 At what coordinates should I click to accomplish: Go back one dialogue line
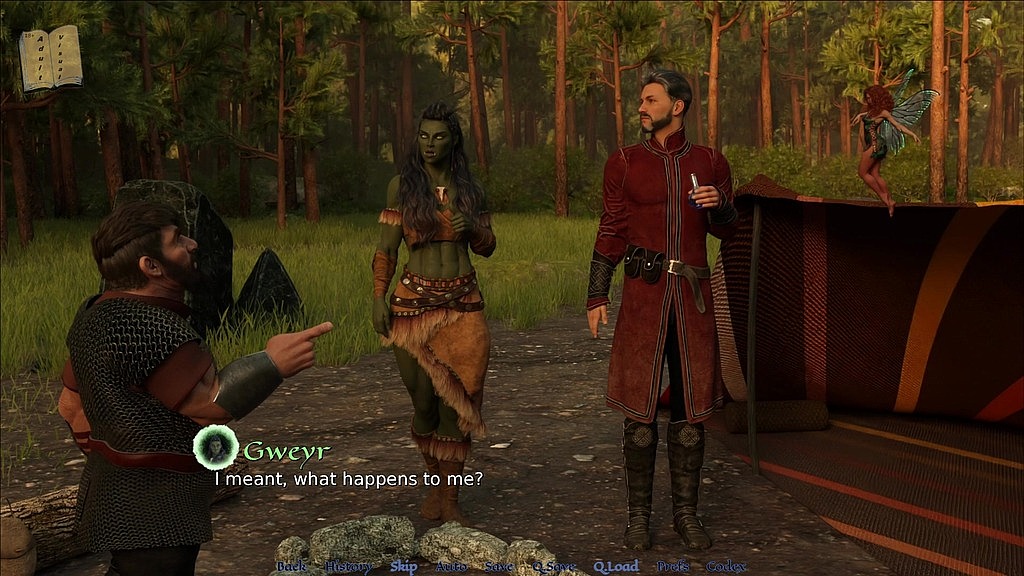pyautogui.click(x=291, y=566)
